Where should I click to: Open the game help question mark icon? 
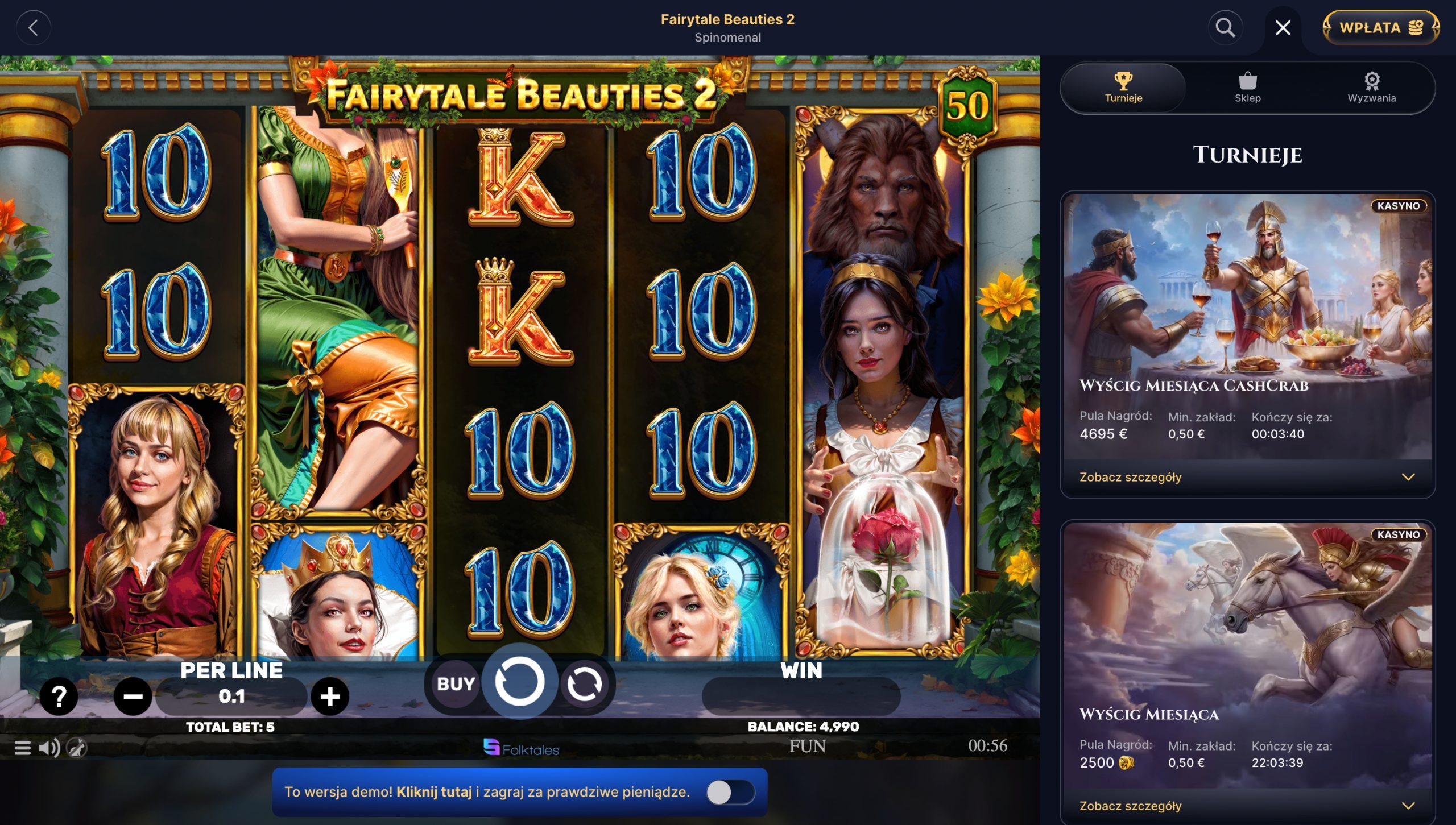(x=59, y=696)
